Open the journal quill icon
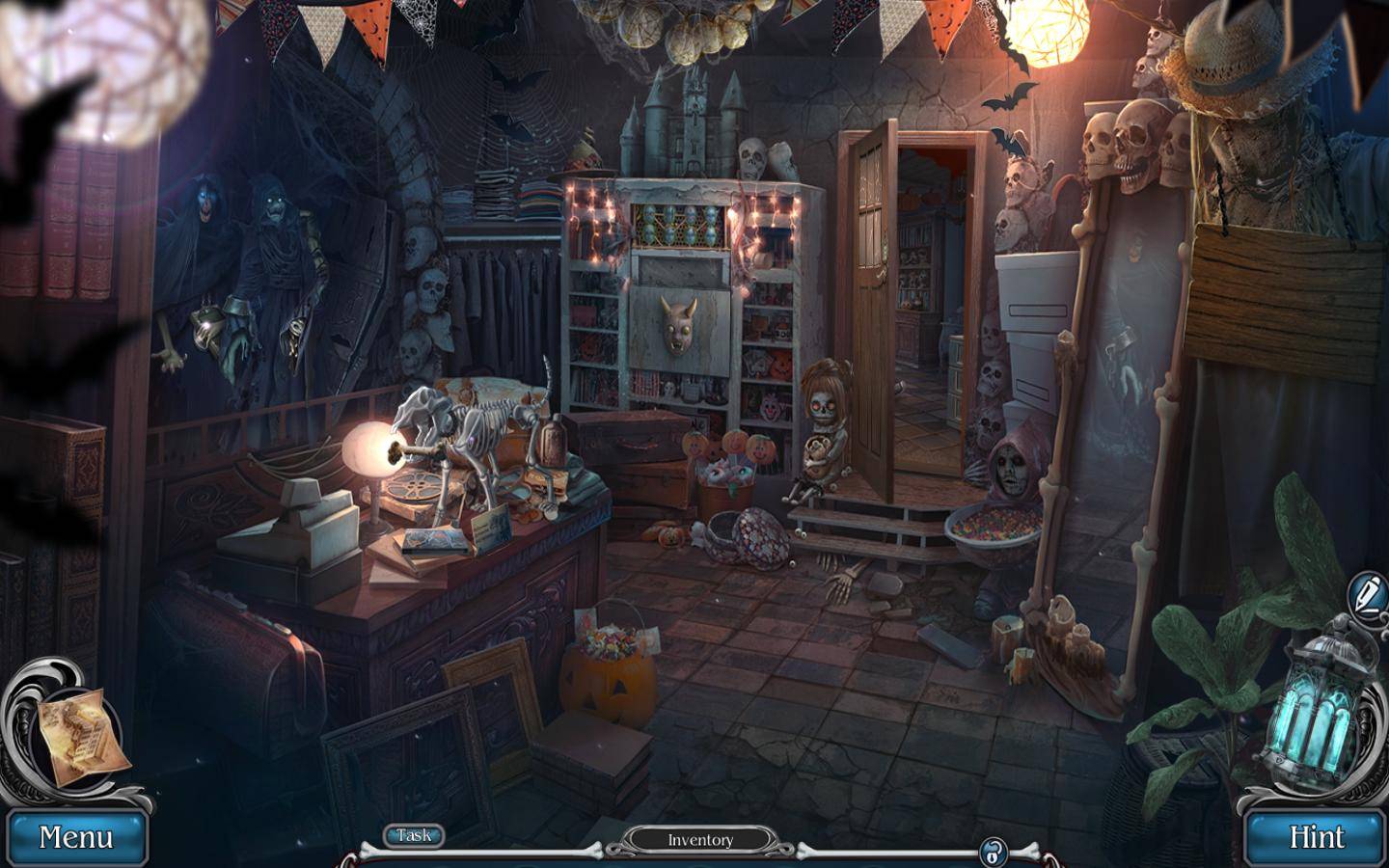The height and width of the screenshot is (868, 1389). (1366, 589)
